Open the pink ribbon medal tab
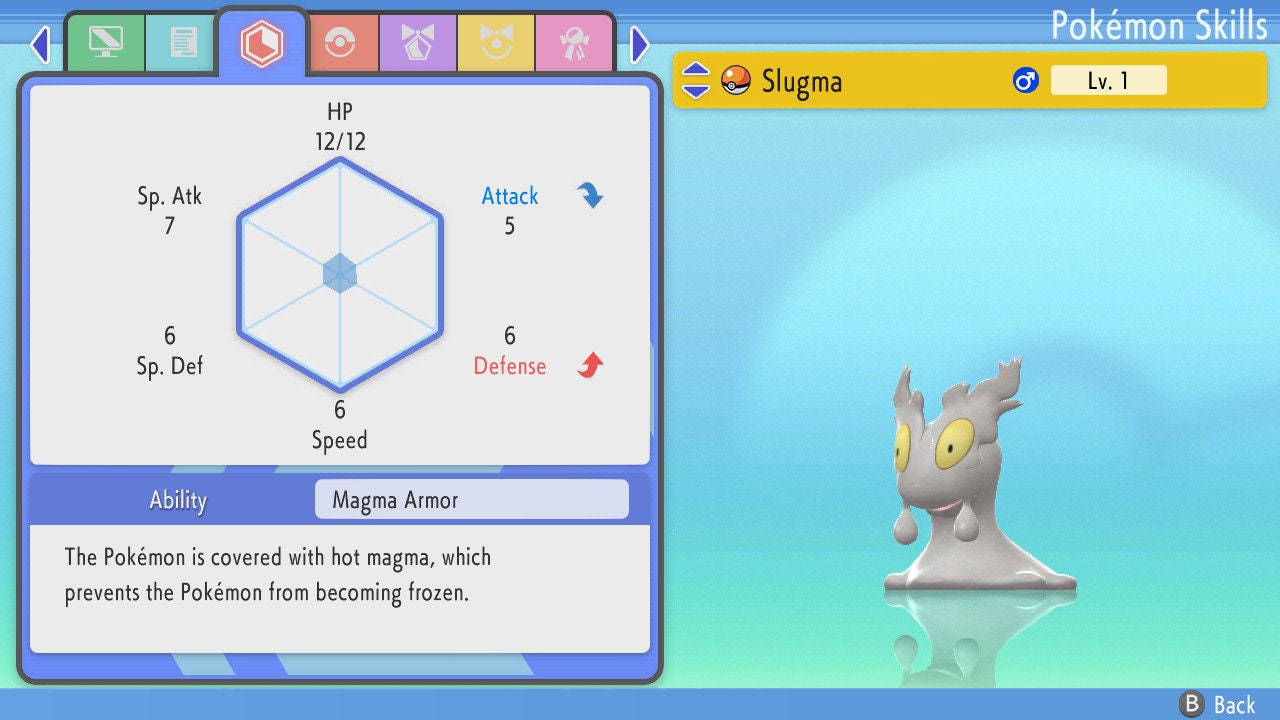The image size is (1280, 720). click(574, 43)
